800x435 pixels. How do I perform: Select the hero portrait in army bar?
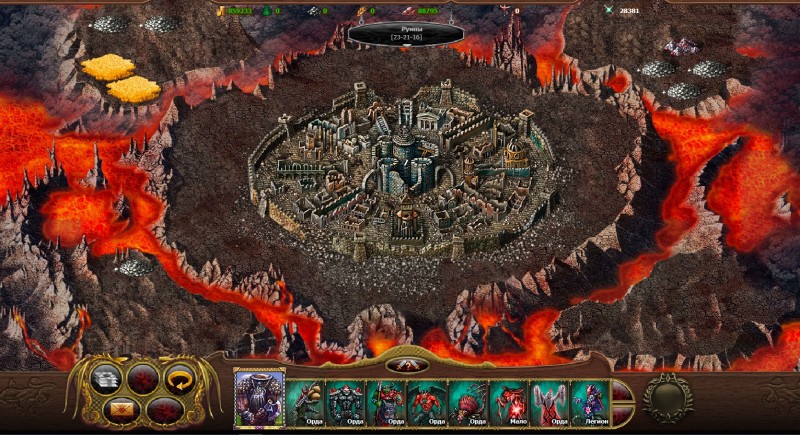[x=259, y=398]
